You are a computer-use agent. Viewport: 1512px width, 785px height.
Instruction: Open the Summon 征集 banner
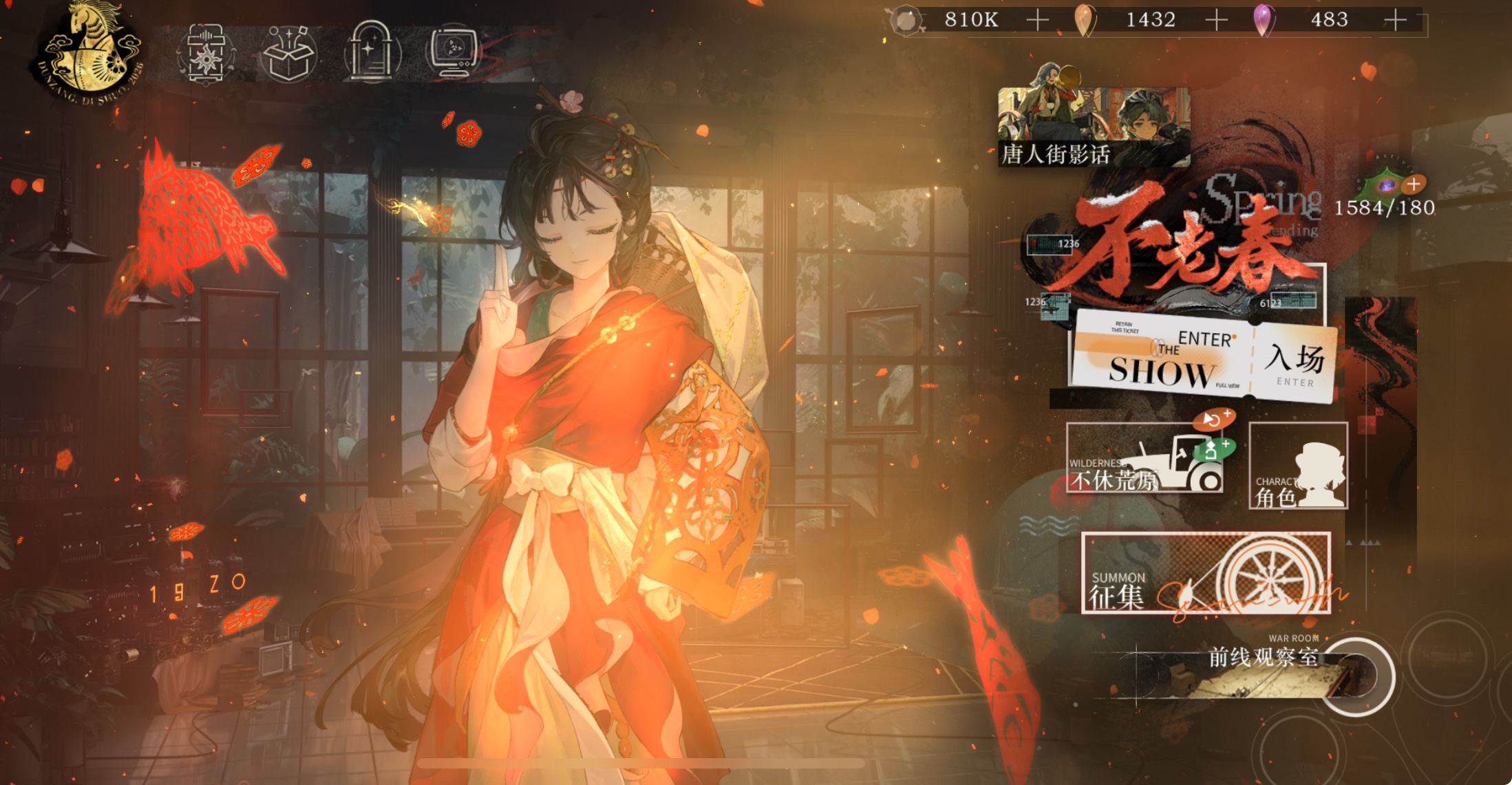tap(1205, 572)
